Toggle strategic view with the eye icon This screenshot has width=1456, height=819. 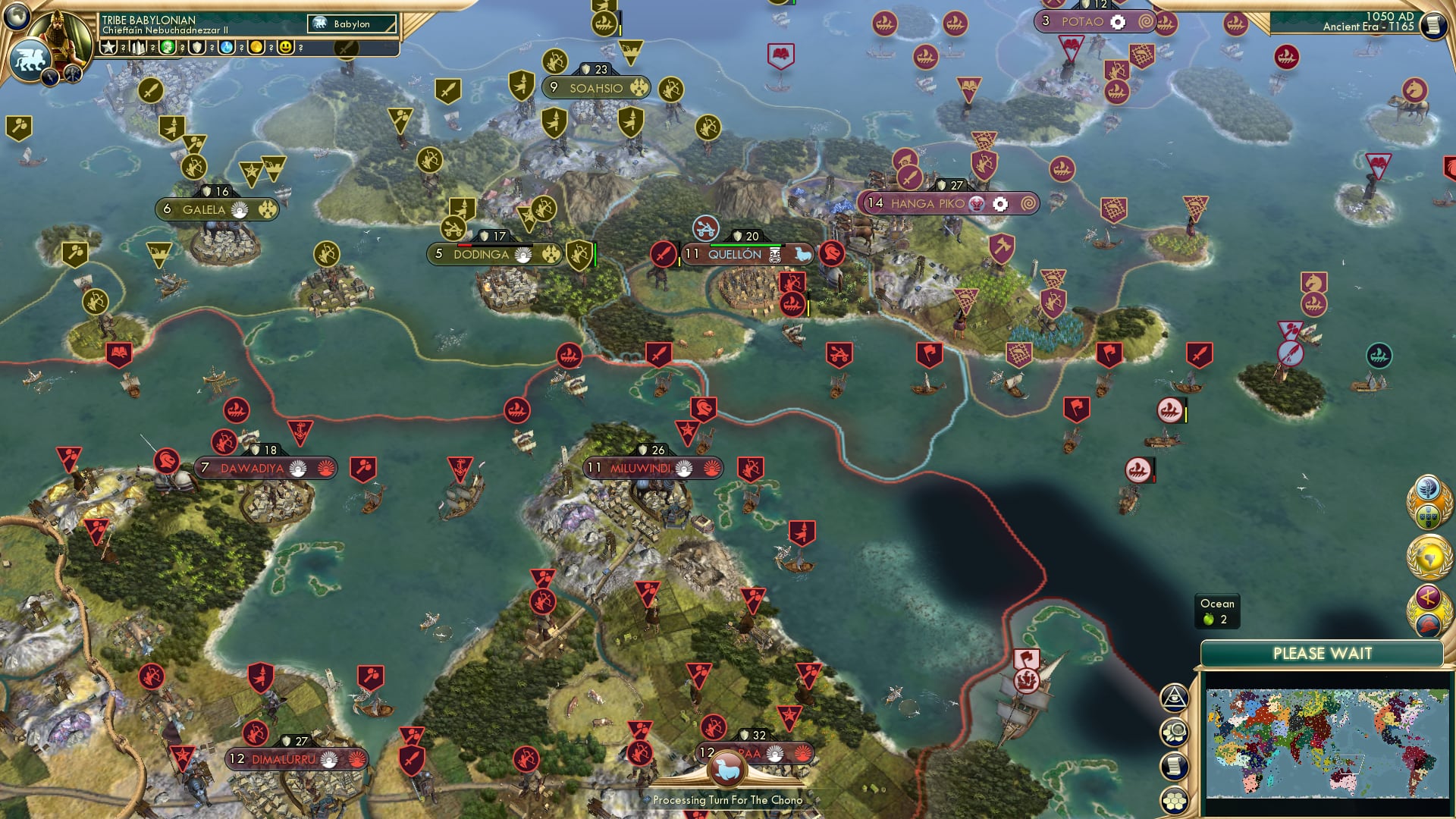coord(1173,697)
